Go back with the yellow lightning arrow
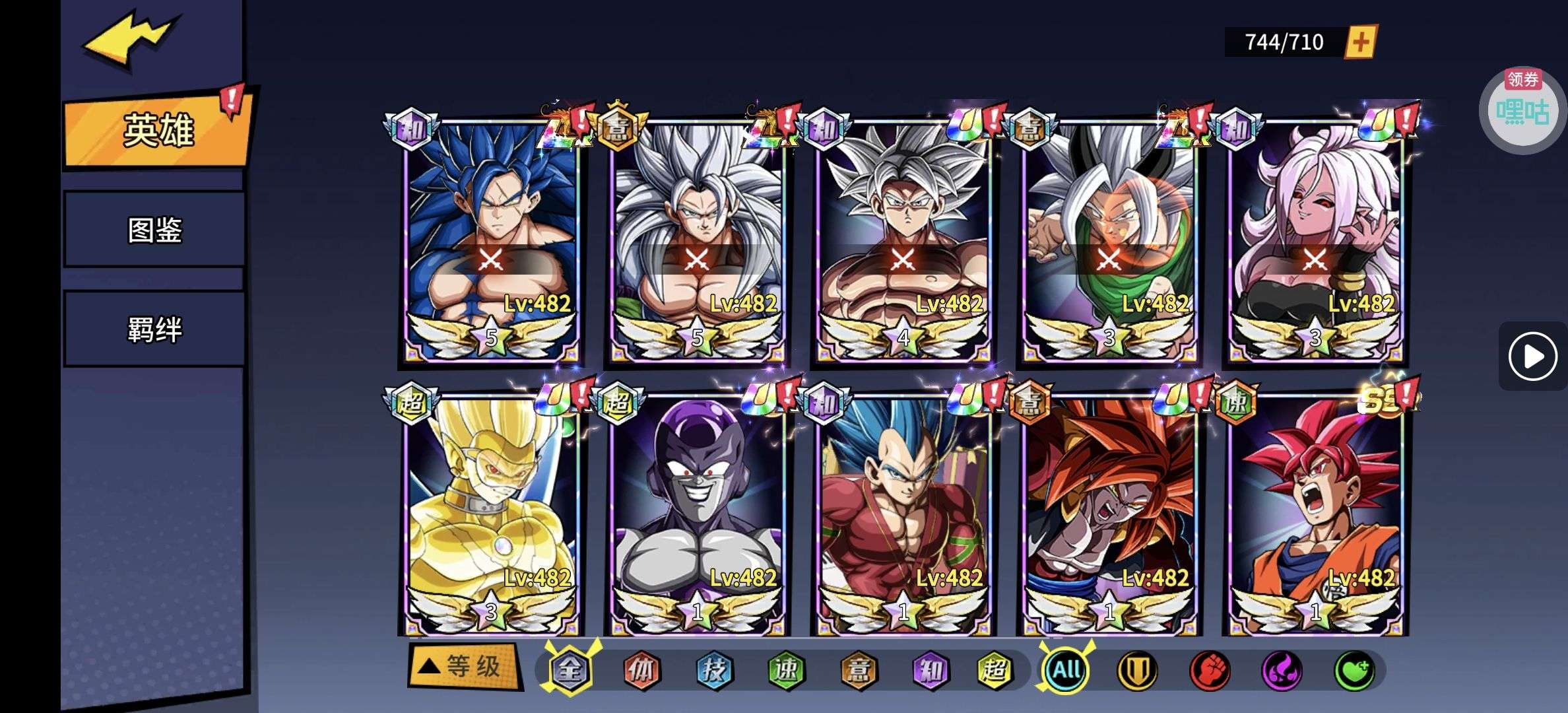Image resolution: width=1568 pixels, height=713 pixels. (130, 40)
